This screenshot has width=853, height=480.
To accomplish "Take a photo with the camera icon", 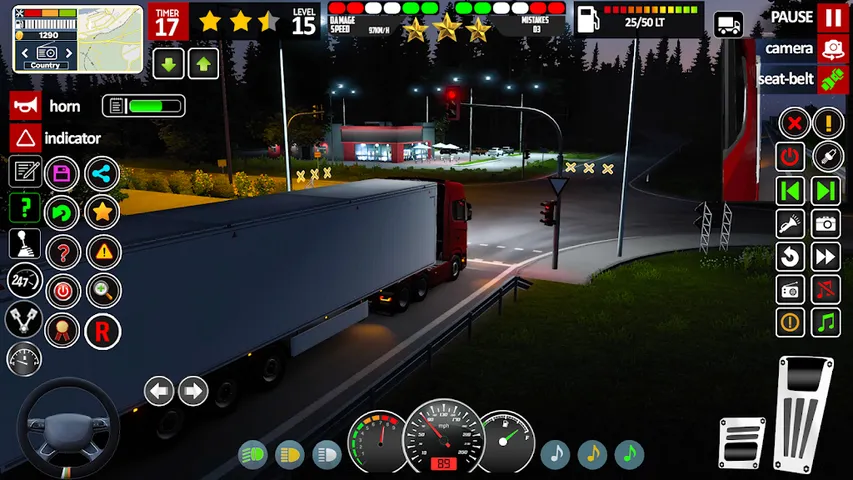I will [x=826, y=224].
